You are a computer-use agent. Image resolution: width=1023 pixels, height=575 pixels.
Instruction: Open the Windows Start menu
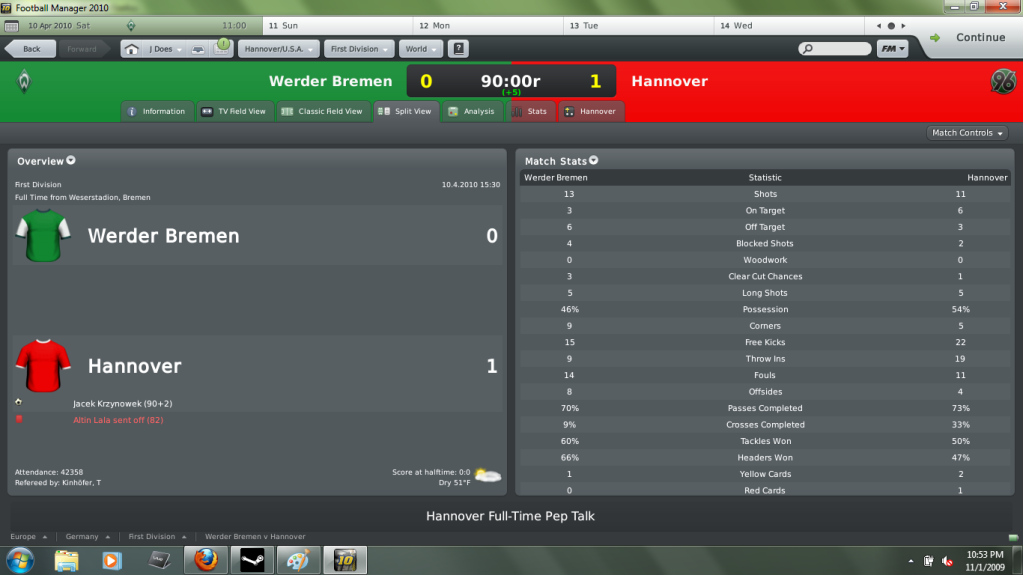(x=19, y=559)
